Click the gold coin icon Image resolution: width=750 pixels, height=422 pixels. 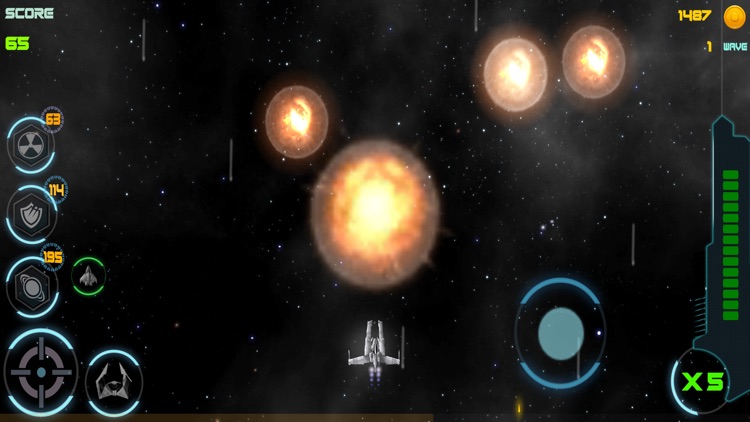click(x=734, y=16)
